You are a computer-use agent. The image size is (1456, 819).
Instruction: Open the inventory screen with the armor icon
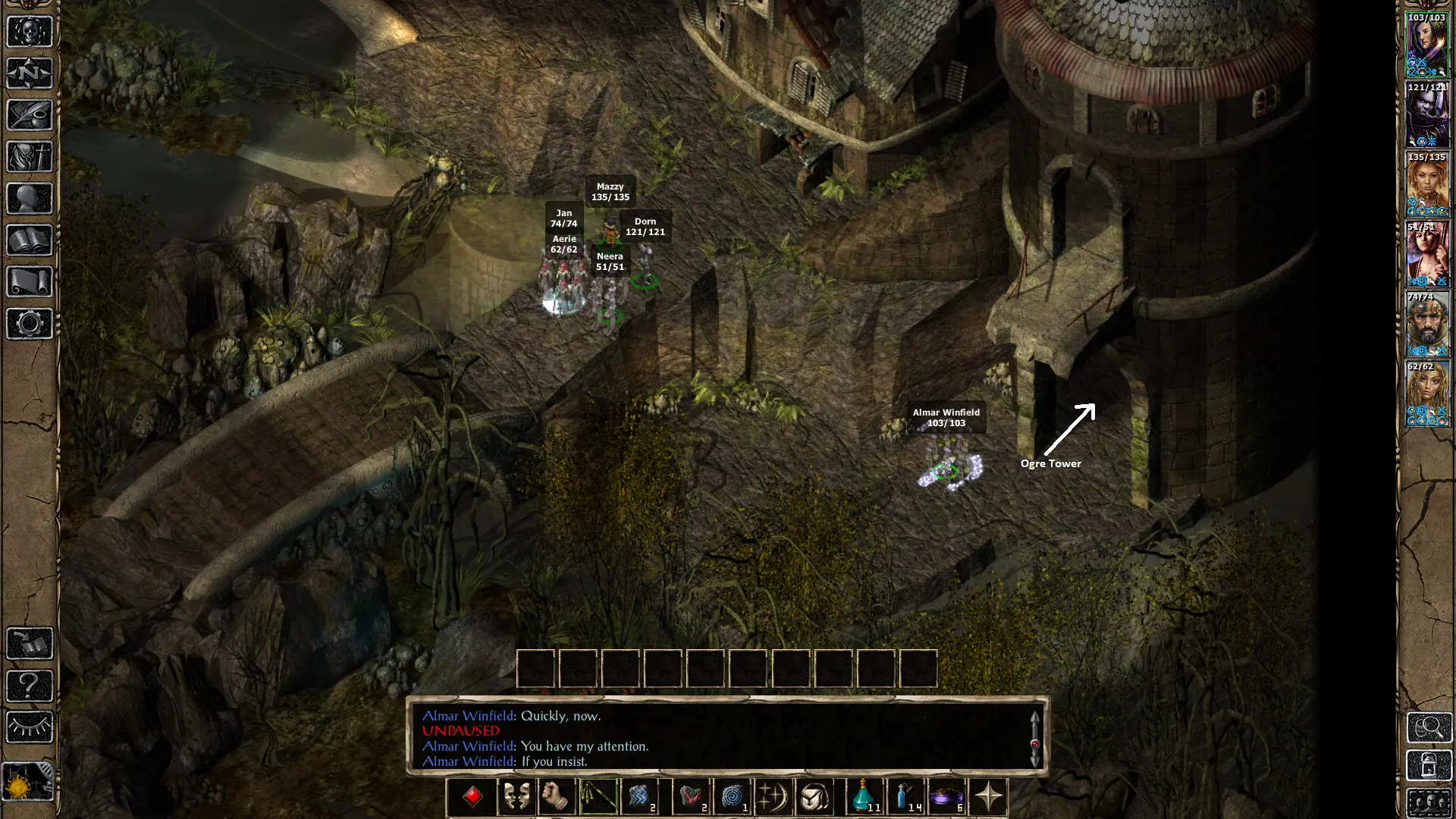pos(30,157)
